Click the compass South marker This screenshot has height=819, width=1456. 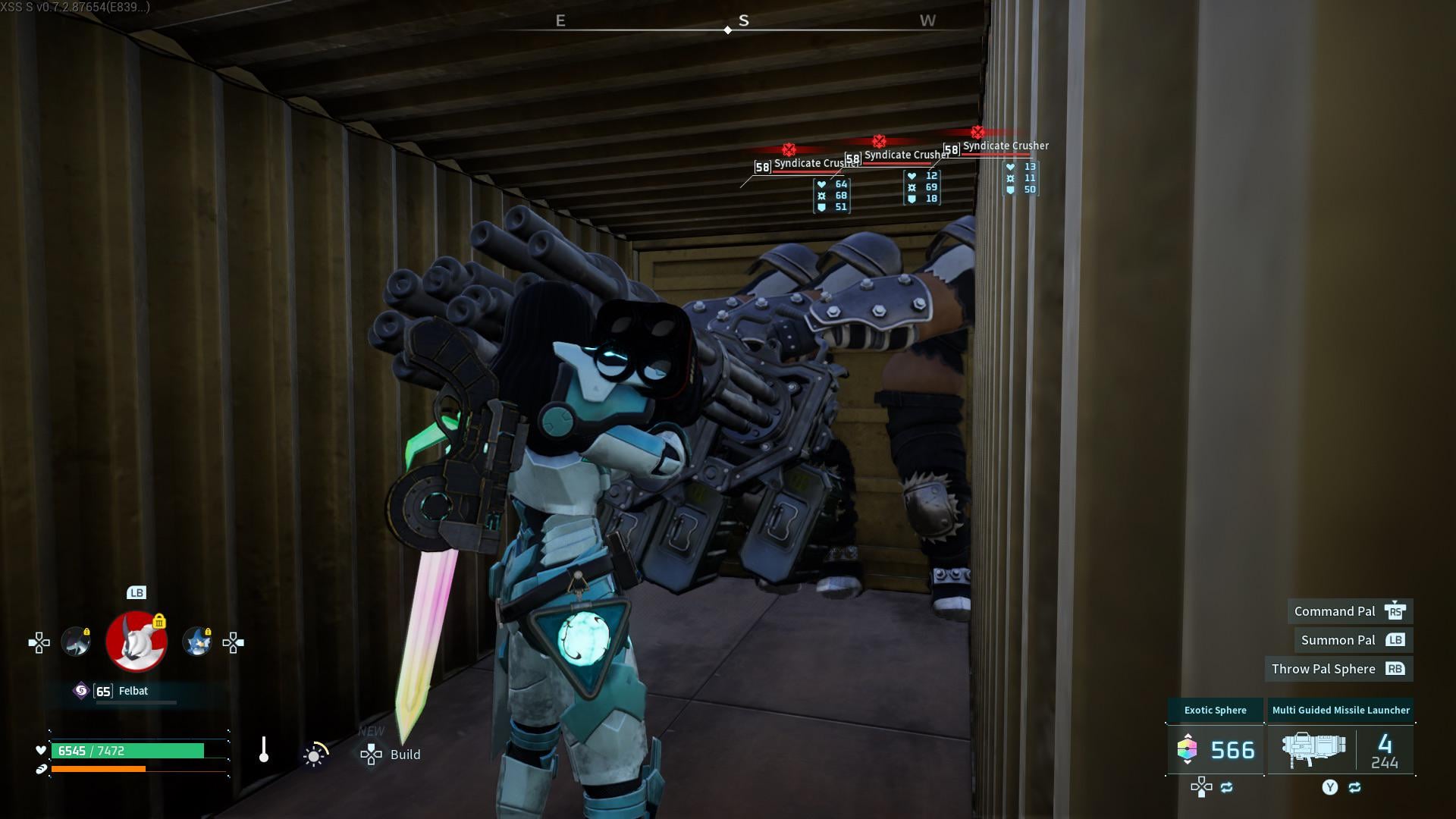pyautogui.click(x=743, y=21)
